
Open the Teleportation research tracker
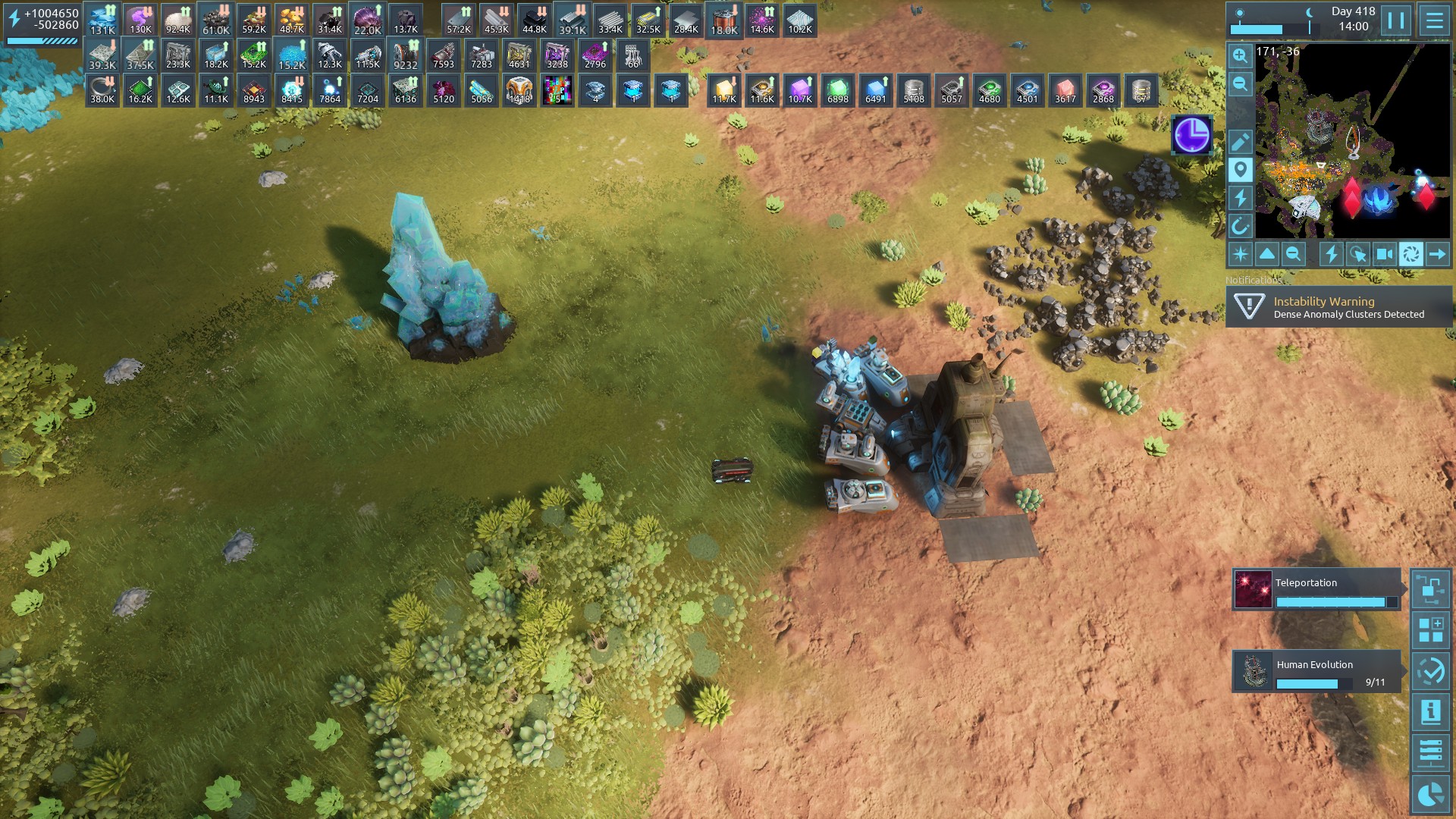[1316, 590]
